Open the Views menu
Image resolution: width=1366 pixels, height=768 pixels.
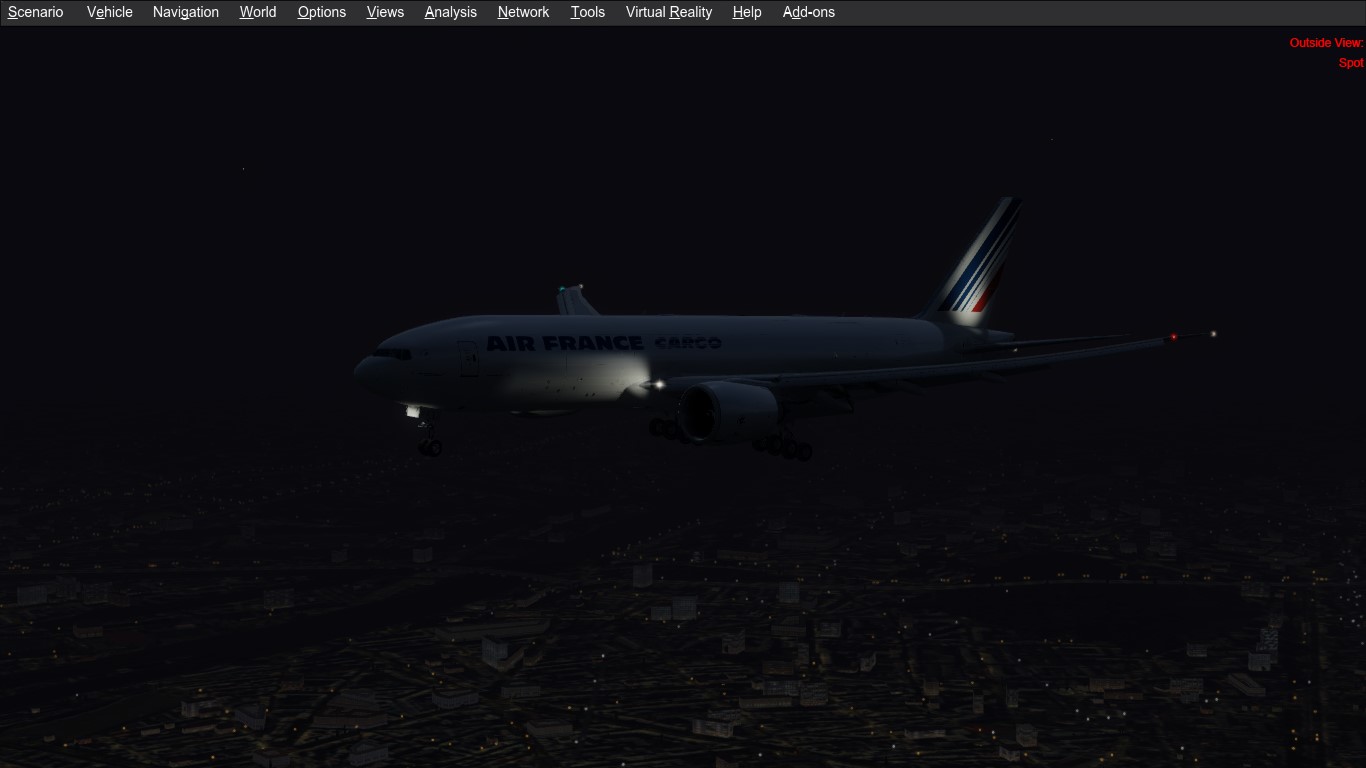point(385,12)
